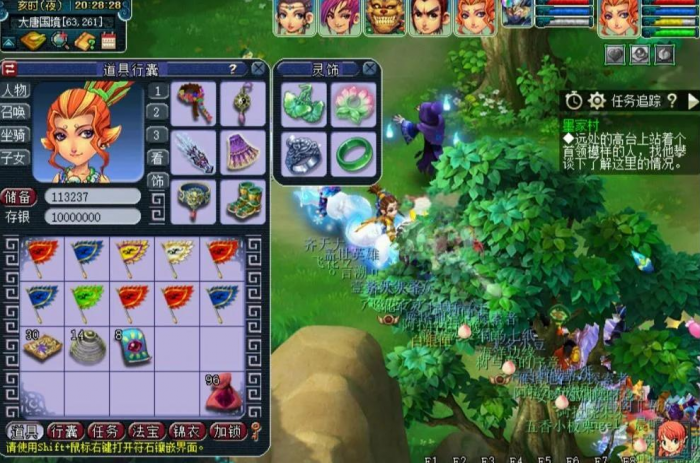Image resolution: width=700 pixels, height=463 pixels.
Task: Open the 行囊 bag tab
Action: point(63,431)
